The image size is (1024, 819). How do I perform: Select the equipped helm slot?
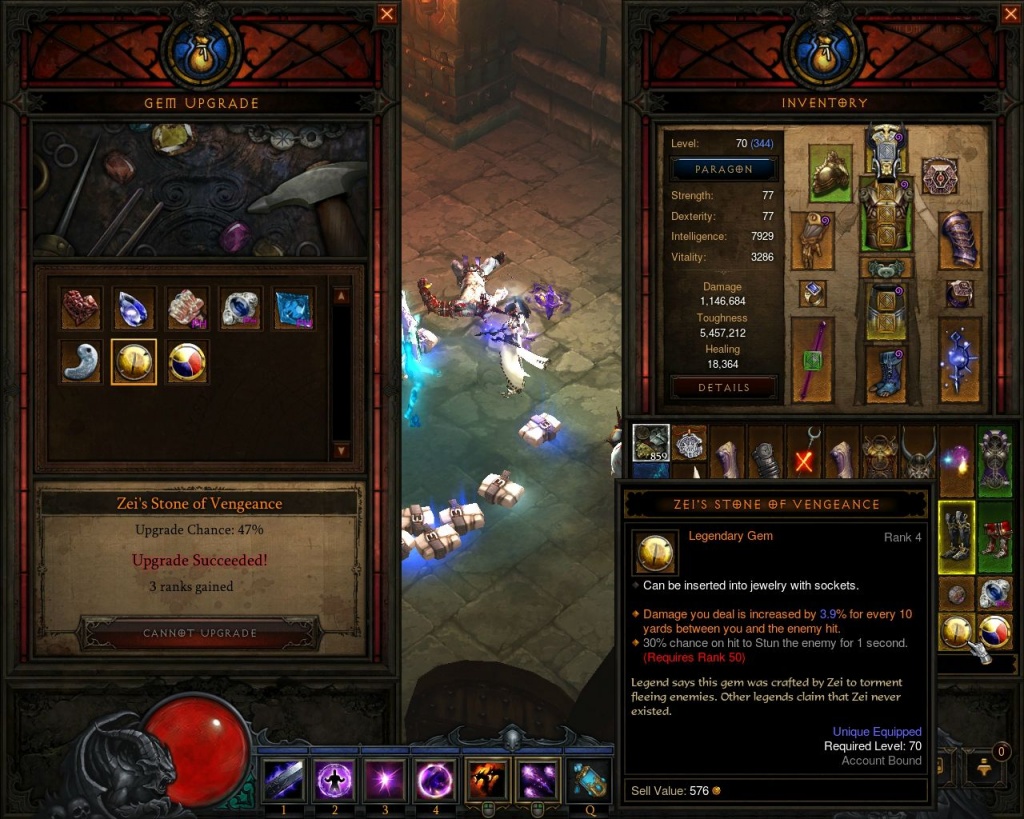click(885, 150)
